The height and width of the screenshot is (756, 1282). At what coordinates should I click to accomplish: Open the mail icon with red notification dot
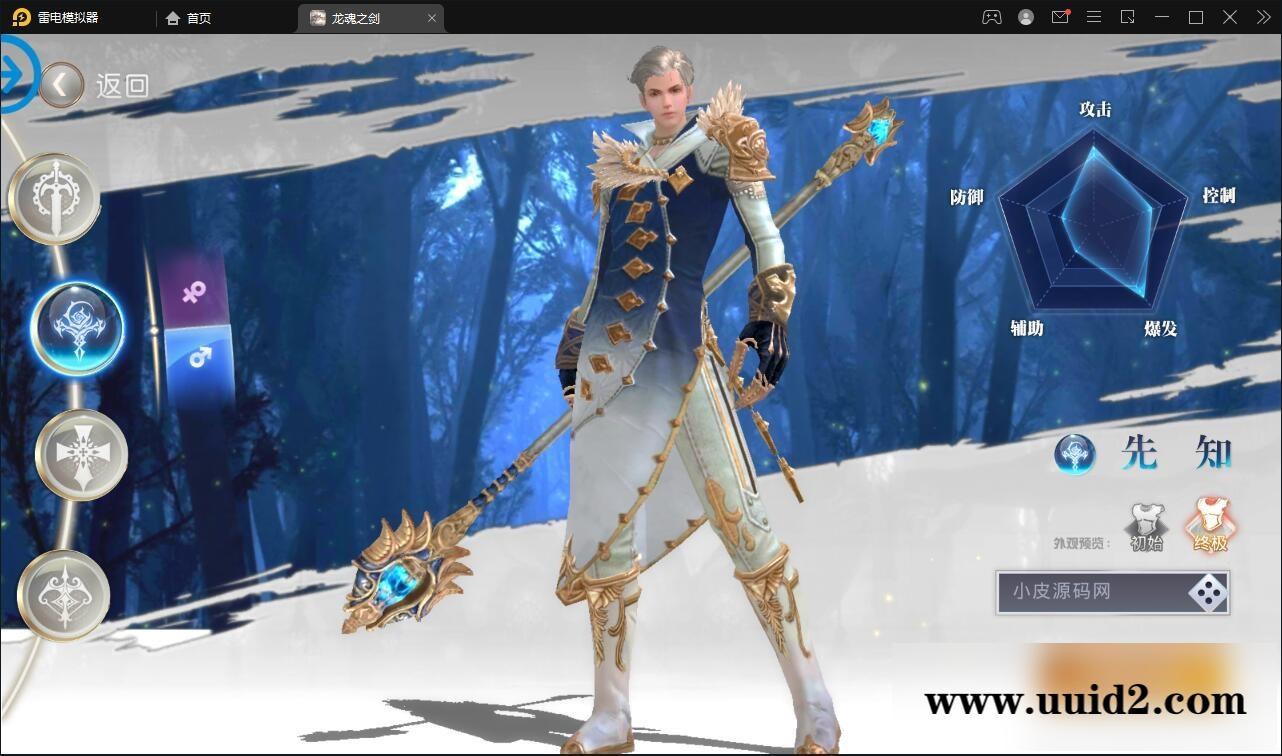(x=1060, y=17)
